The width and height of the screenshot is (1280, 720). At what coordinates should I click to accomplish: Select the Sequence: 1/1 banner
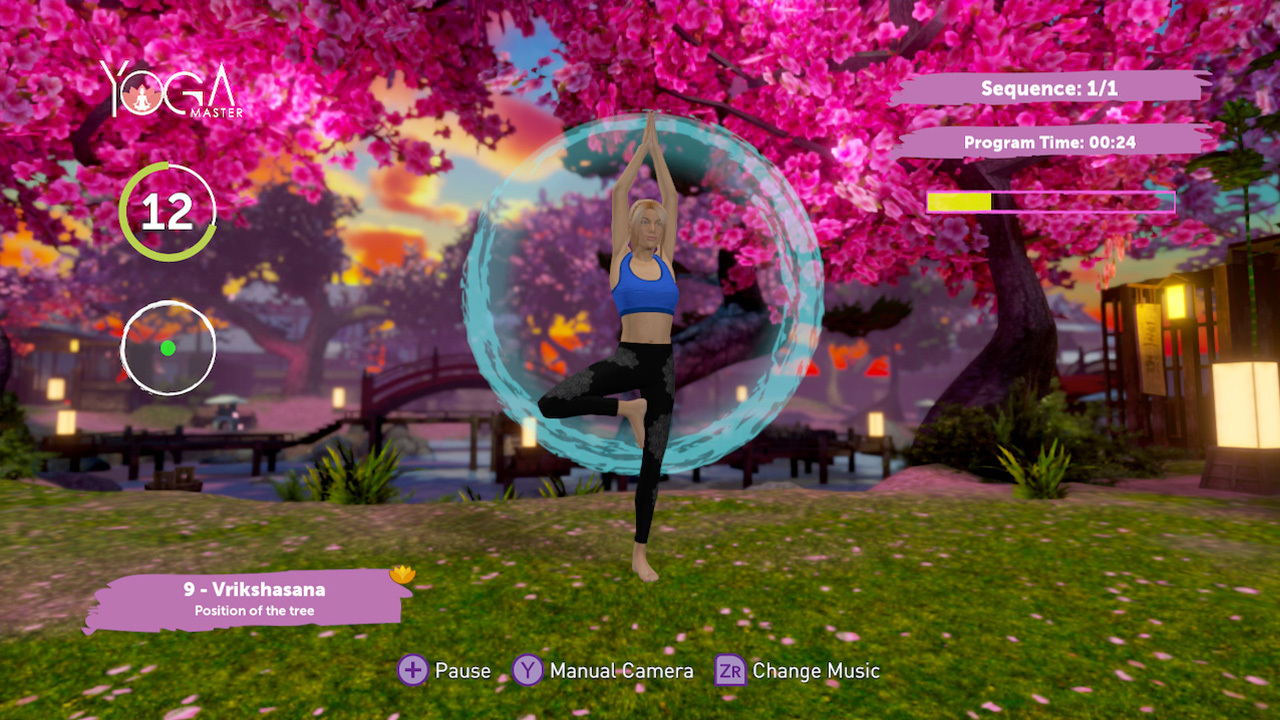(1051, 88)
